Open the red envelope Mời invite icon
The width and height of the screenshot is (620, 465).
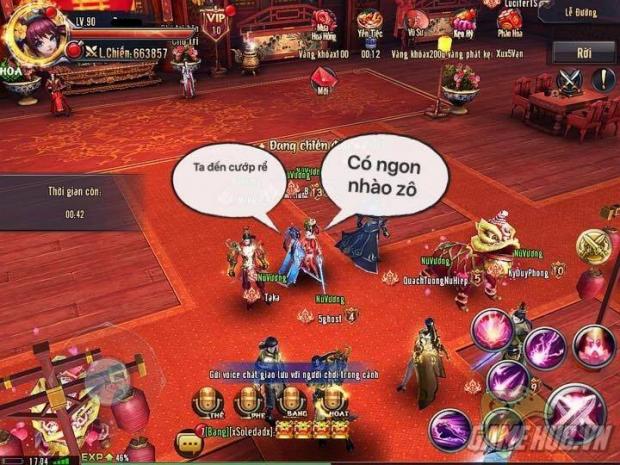[322, 76]
